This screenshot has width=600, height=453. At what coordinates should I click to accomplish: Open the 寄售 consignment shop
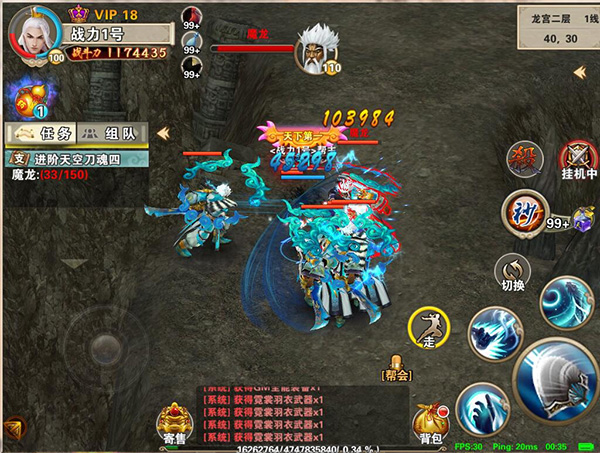(x=176, y=422)
